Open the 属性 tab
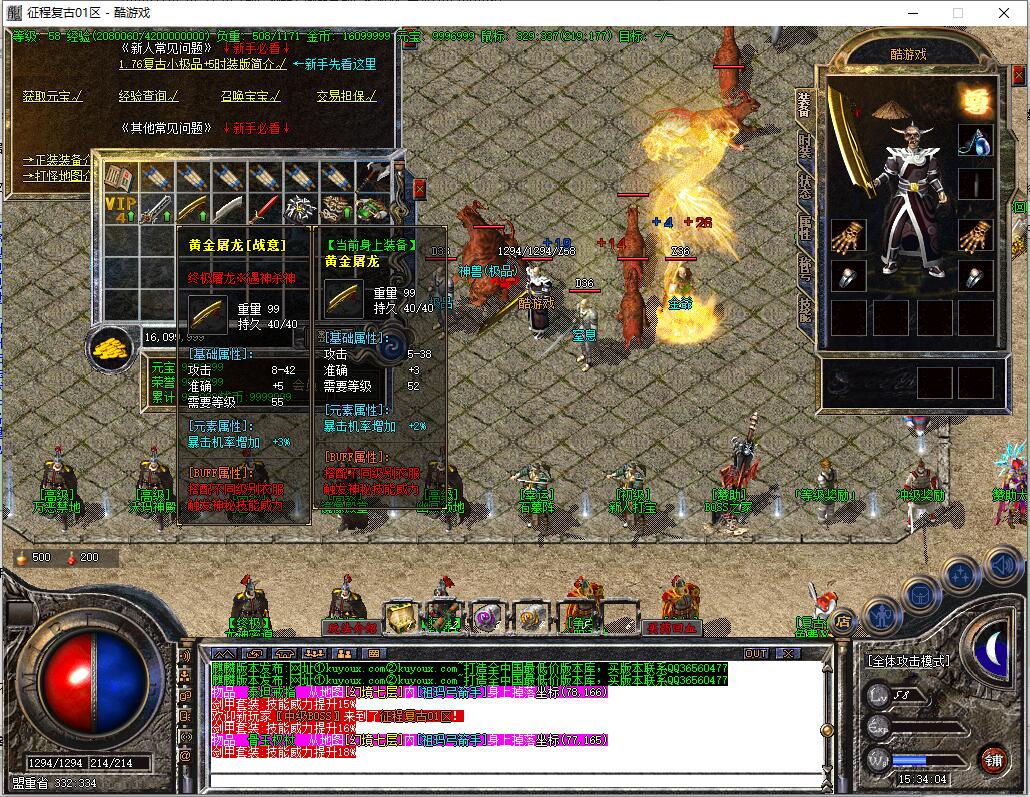Screen dimensions: 1030x797 click(x=806, y=227)
